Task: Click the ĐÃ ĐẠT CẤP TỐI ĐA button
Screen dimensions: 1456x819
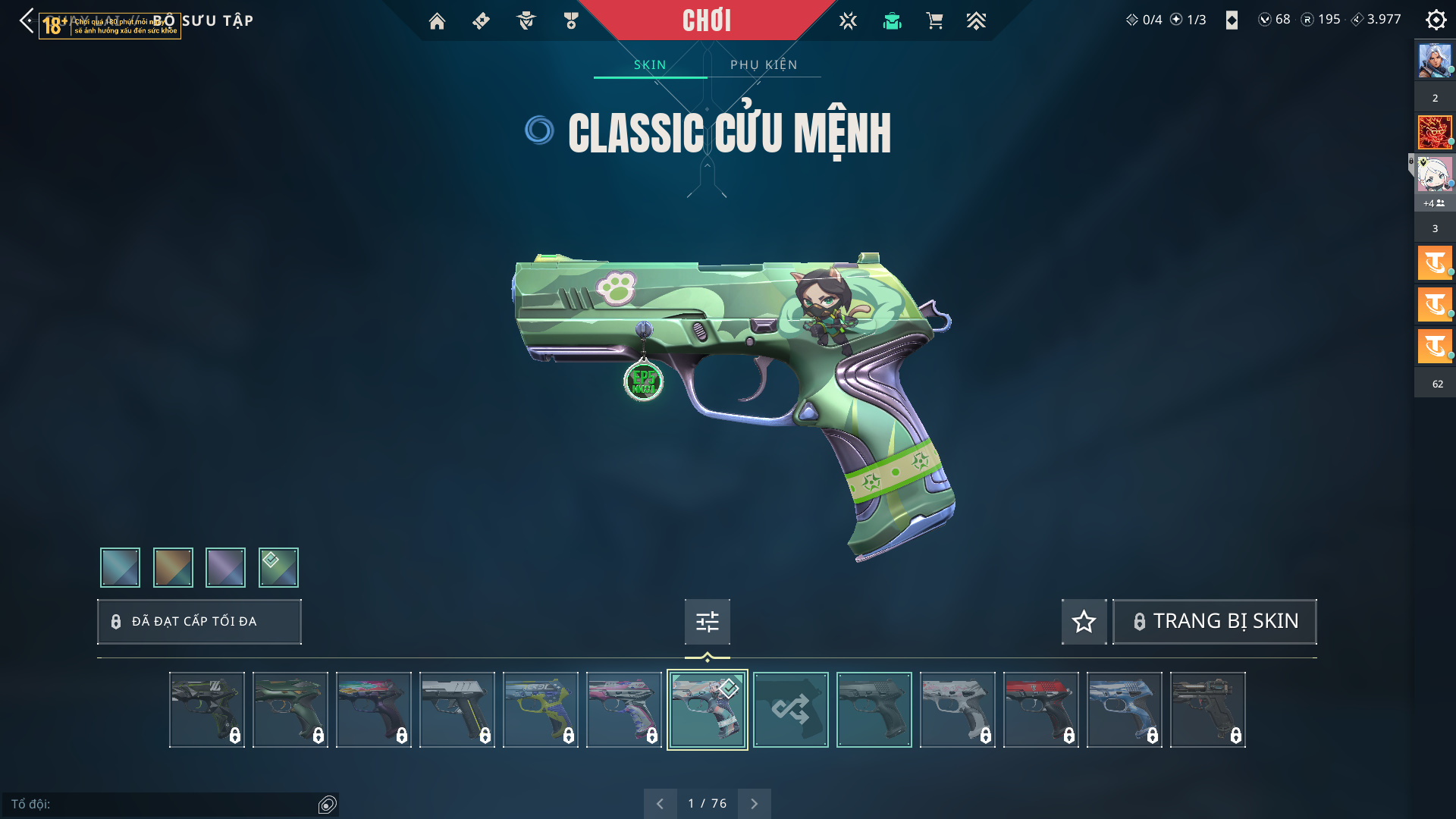Action: tap(199, 622)
